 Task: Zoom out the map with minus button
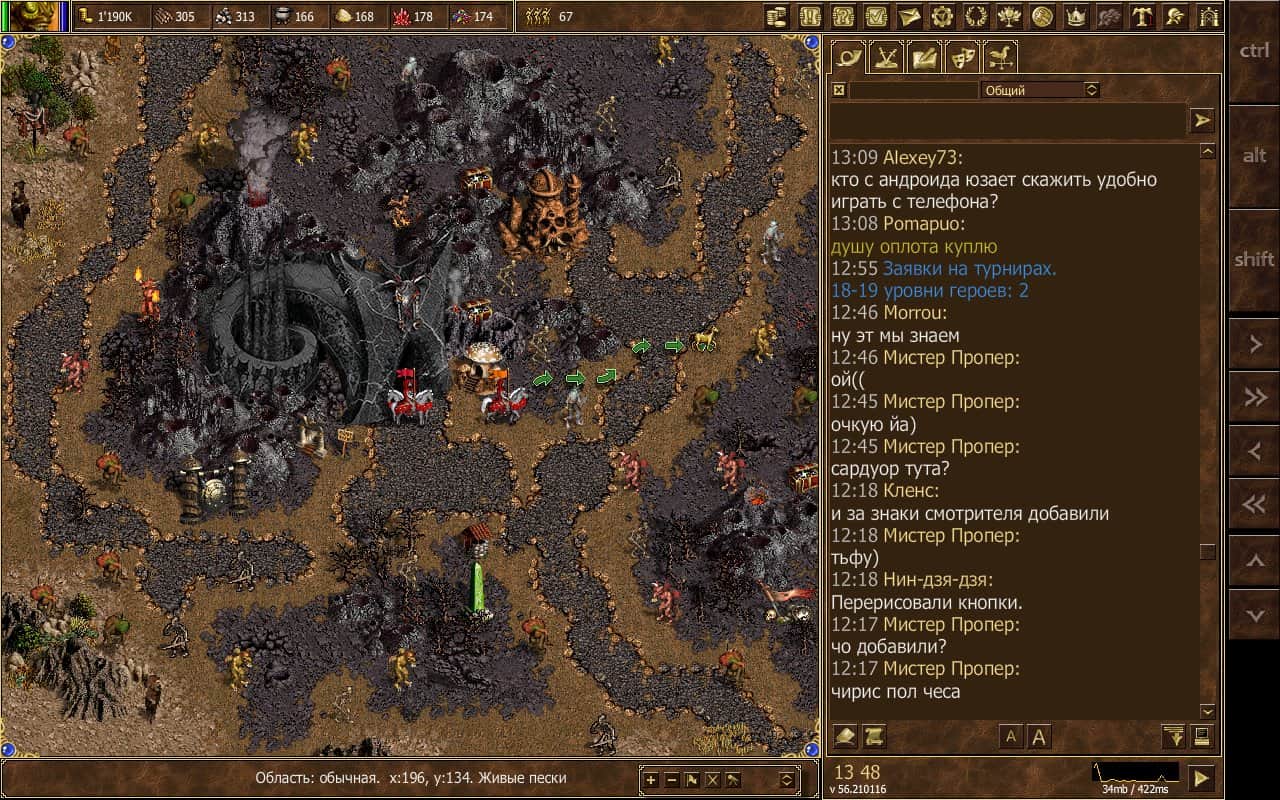coord(672,780)
